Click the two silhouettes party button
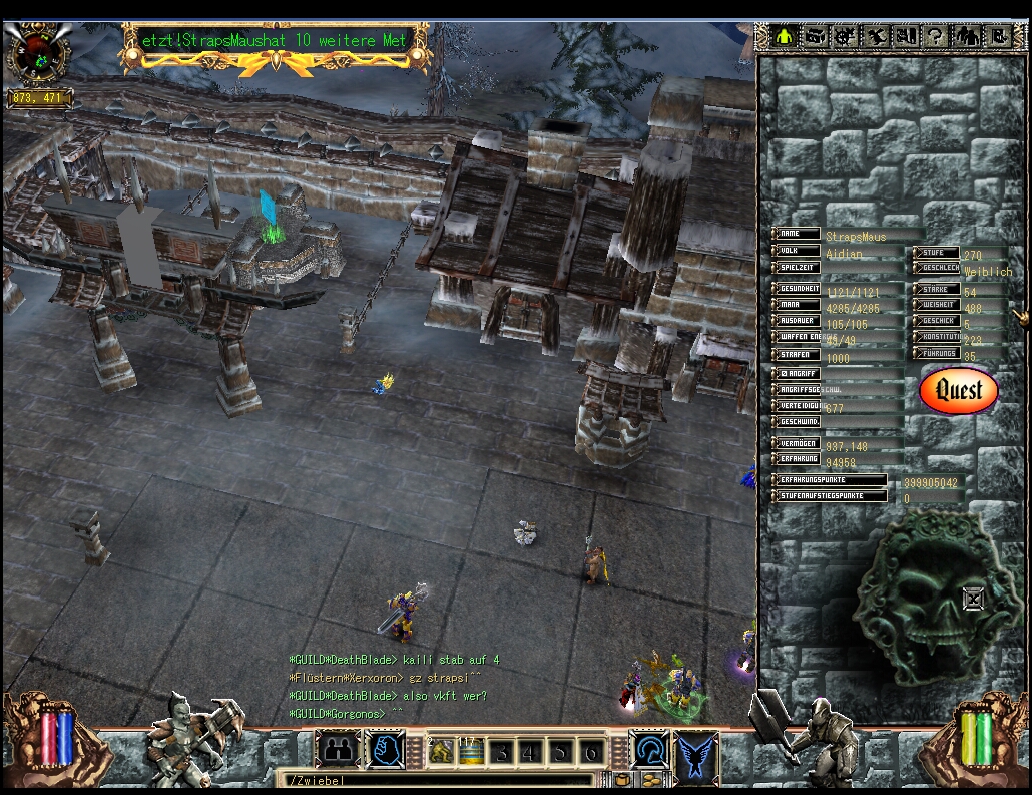The width and height of the screenshot is (1032, 795). click(338, 750)
